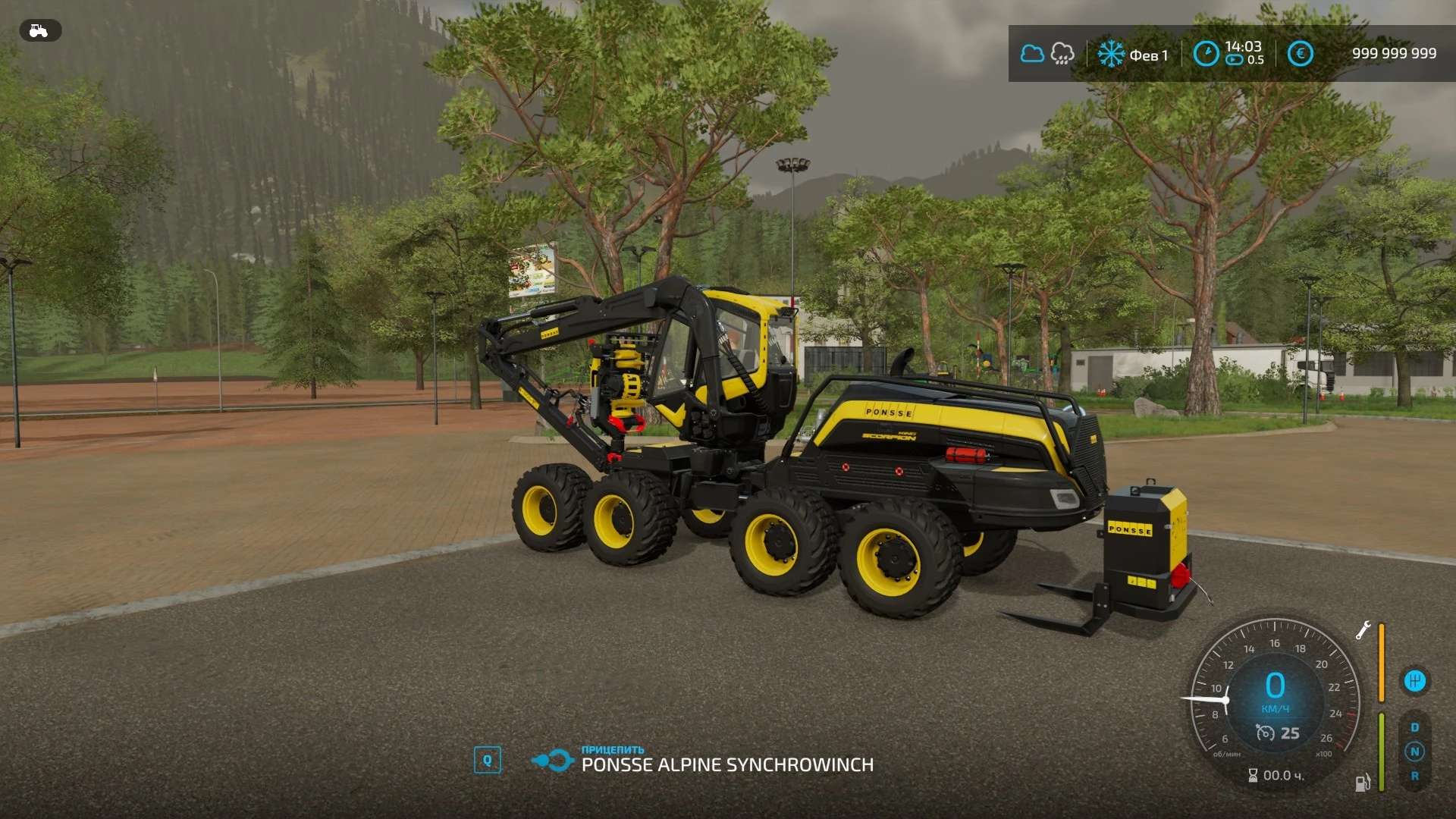The width and height of the screenshot is (1456, 819).
Task: Select Drive gear letter D
Action: pyautogui.click(x=1414, y=727)
